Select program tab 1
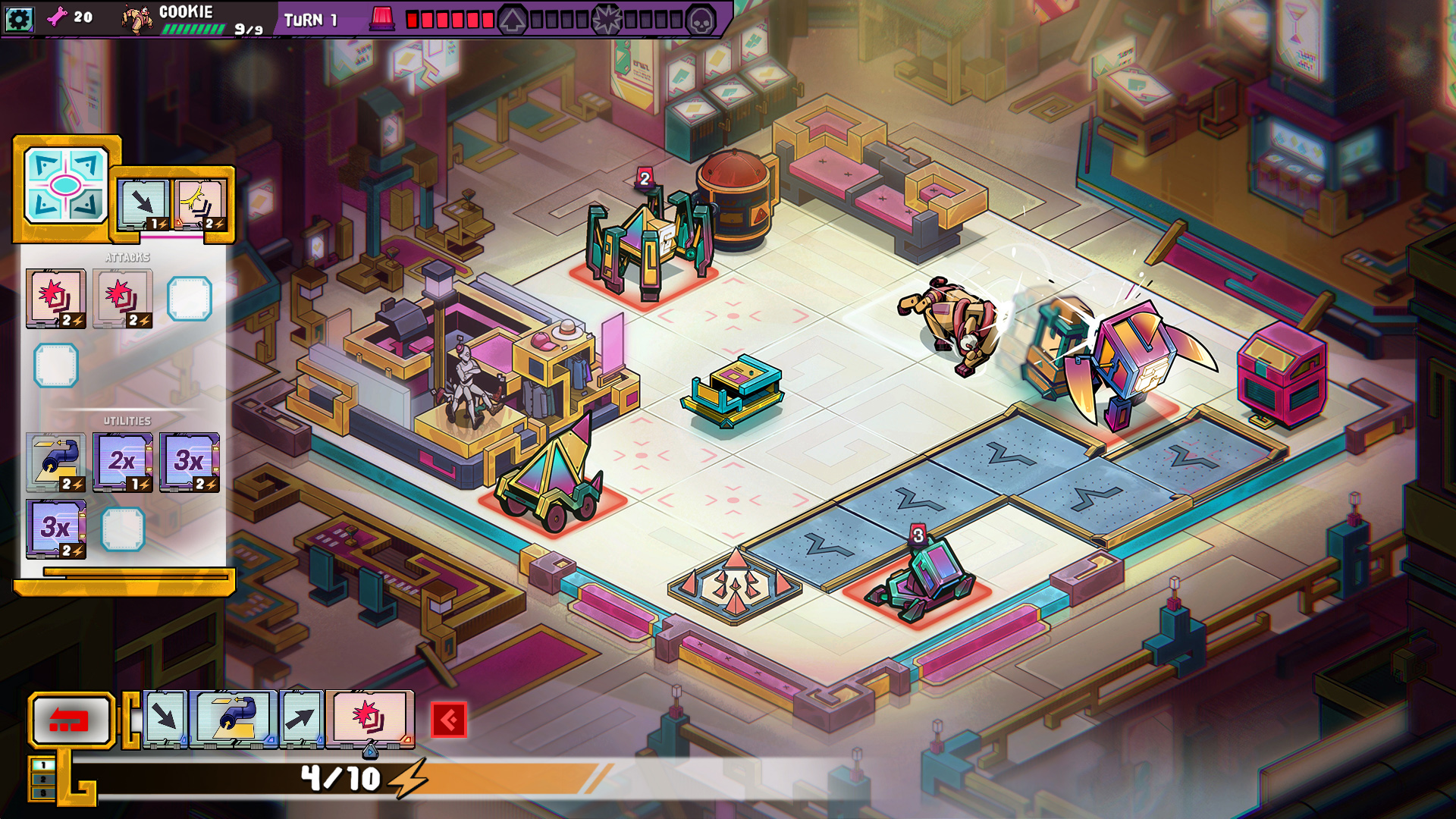 coord(42,765)
